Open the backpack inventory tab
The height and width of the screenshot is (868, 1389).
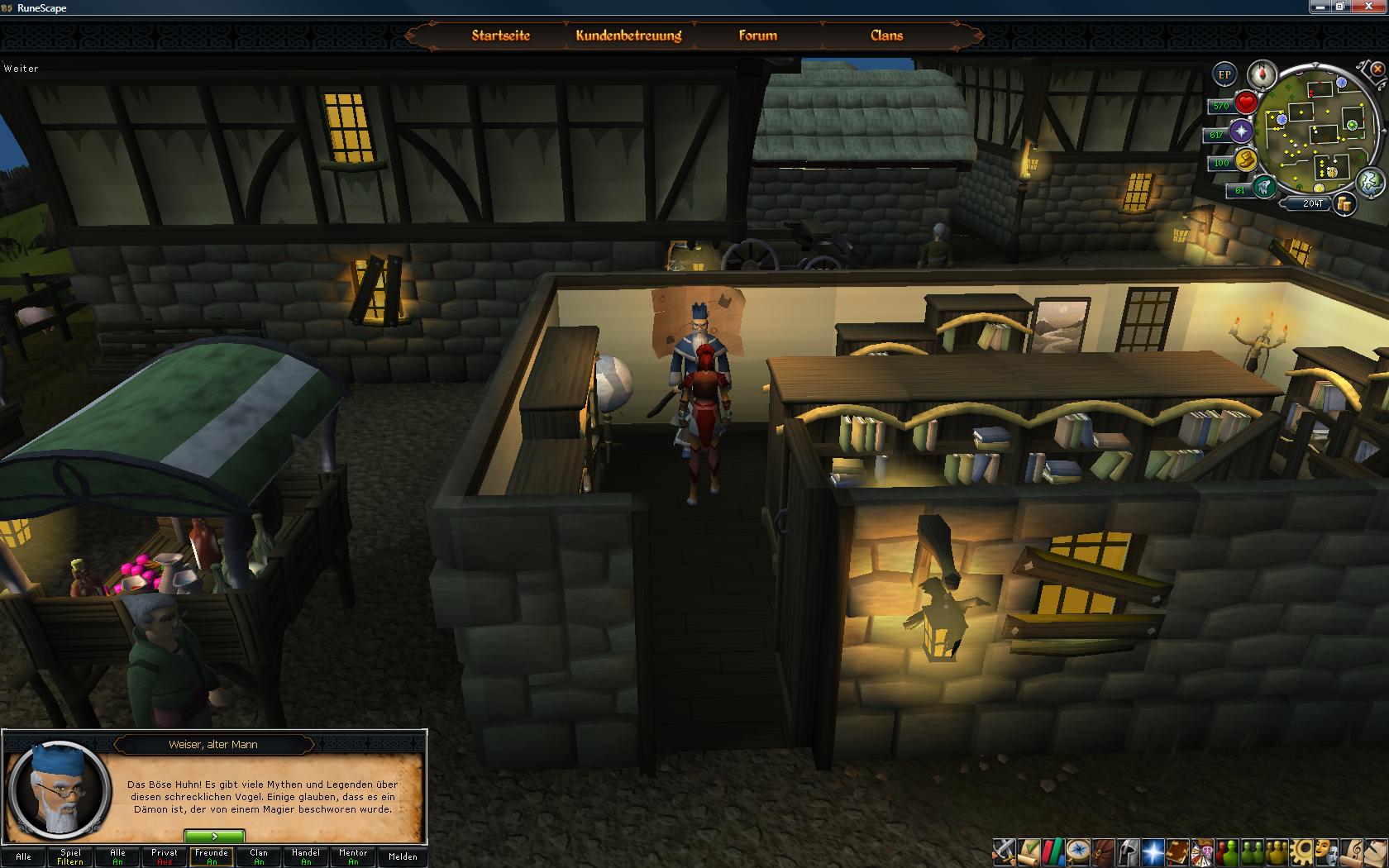[x=1102, y=851]
